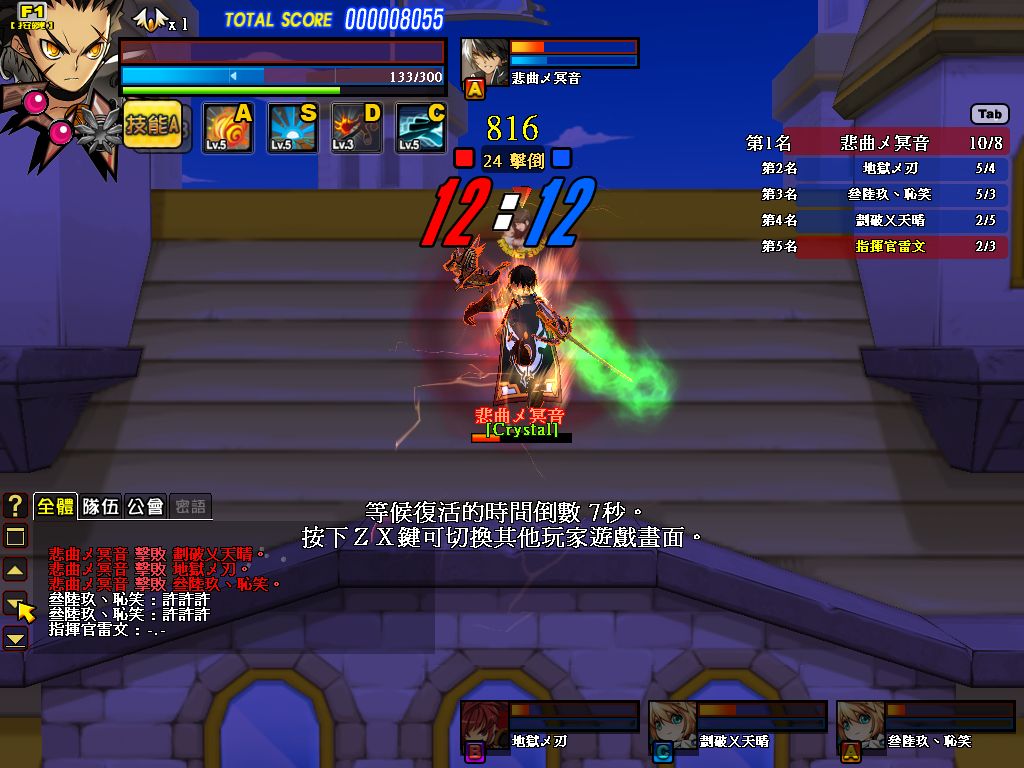Cast the cyan slash skill (C)
The image size is (1024, 768).
click(421, 128)
